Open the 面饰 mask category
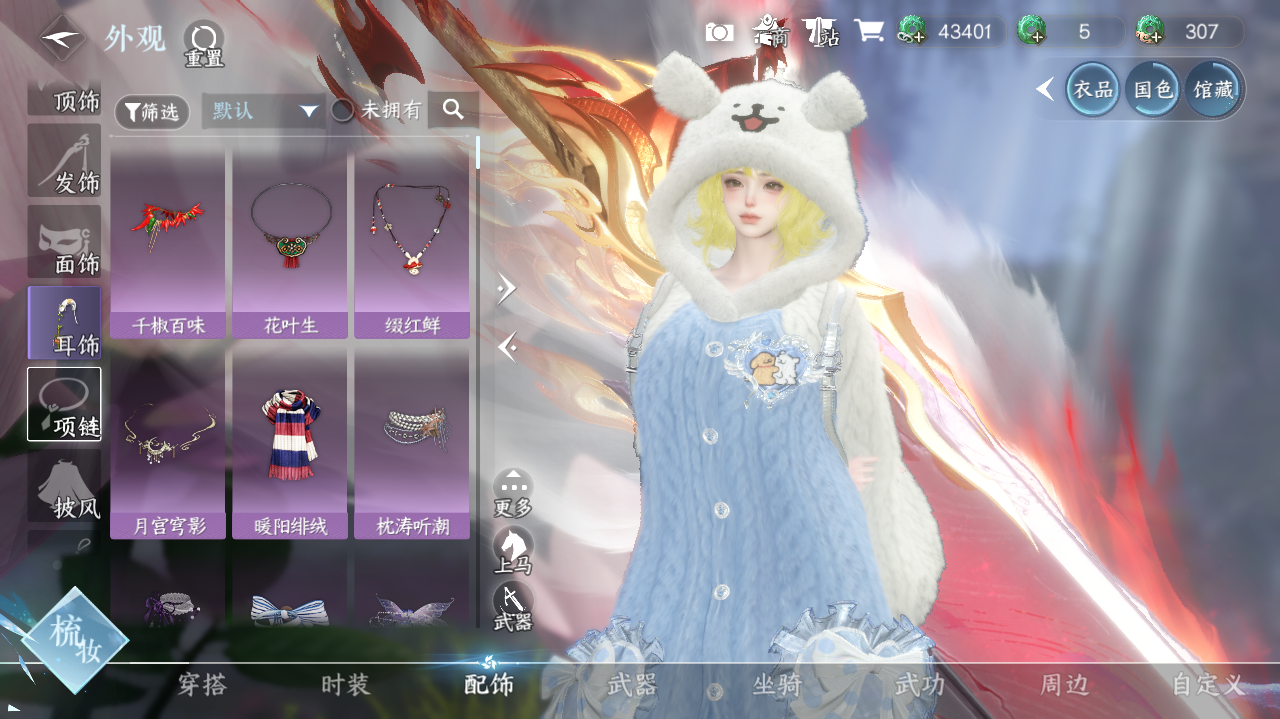 [65, 243]
